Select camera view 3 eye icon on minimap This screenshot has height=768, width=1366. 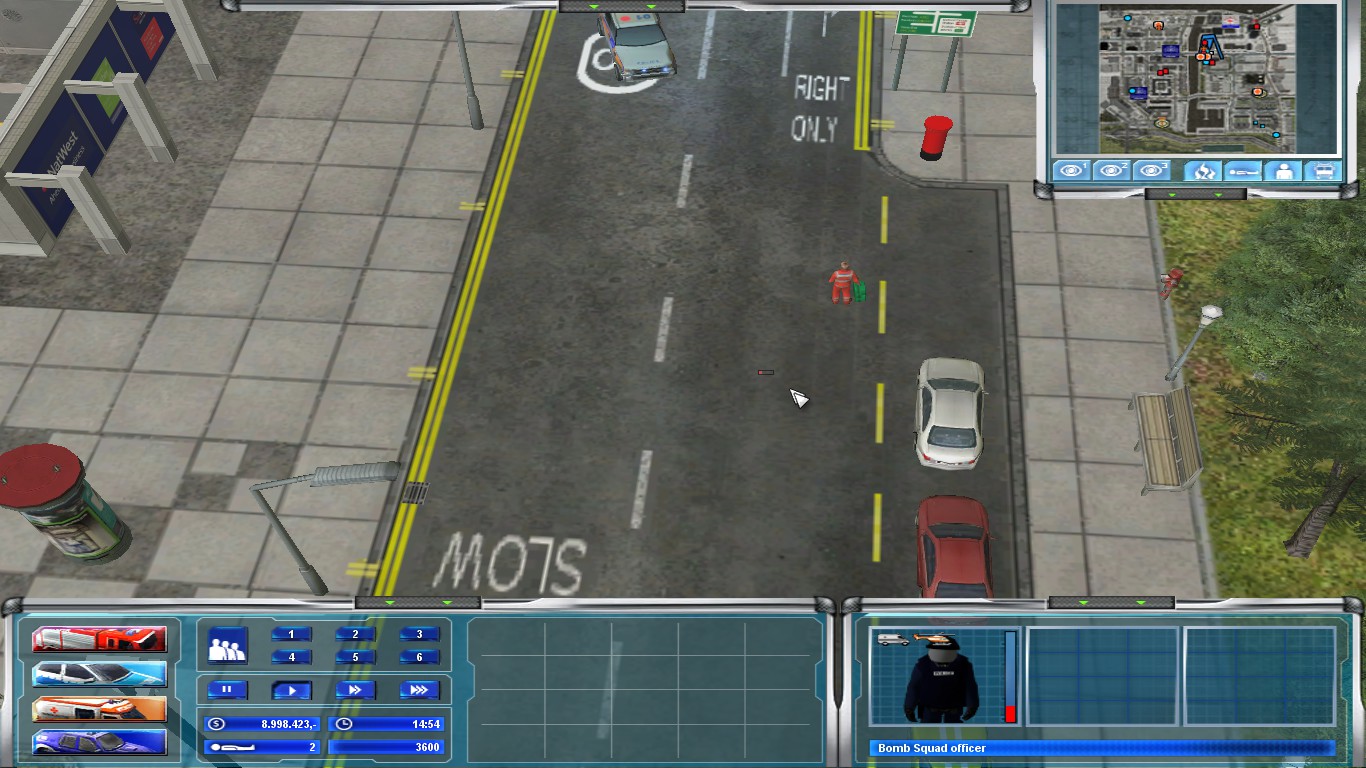(1152, 171)
